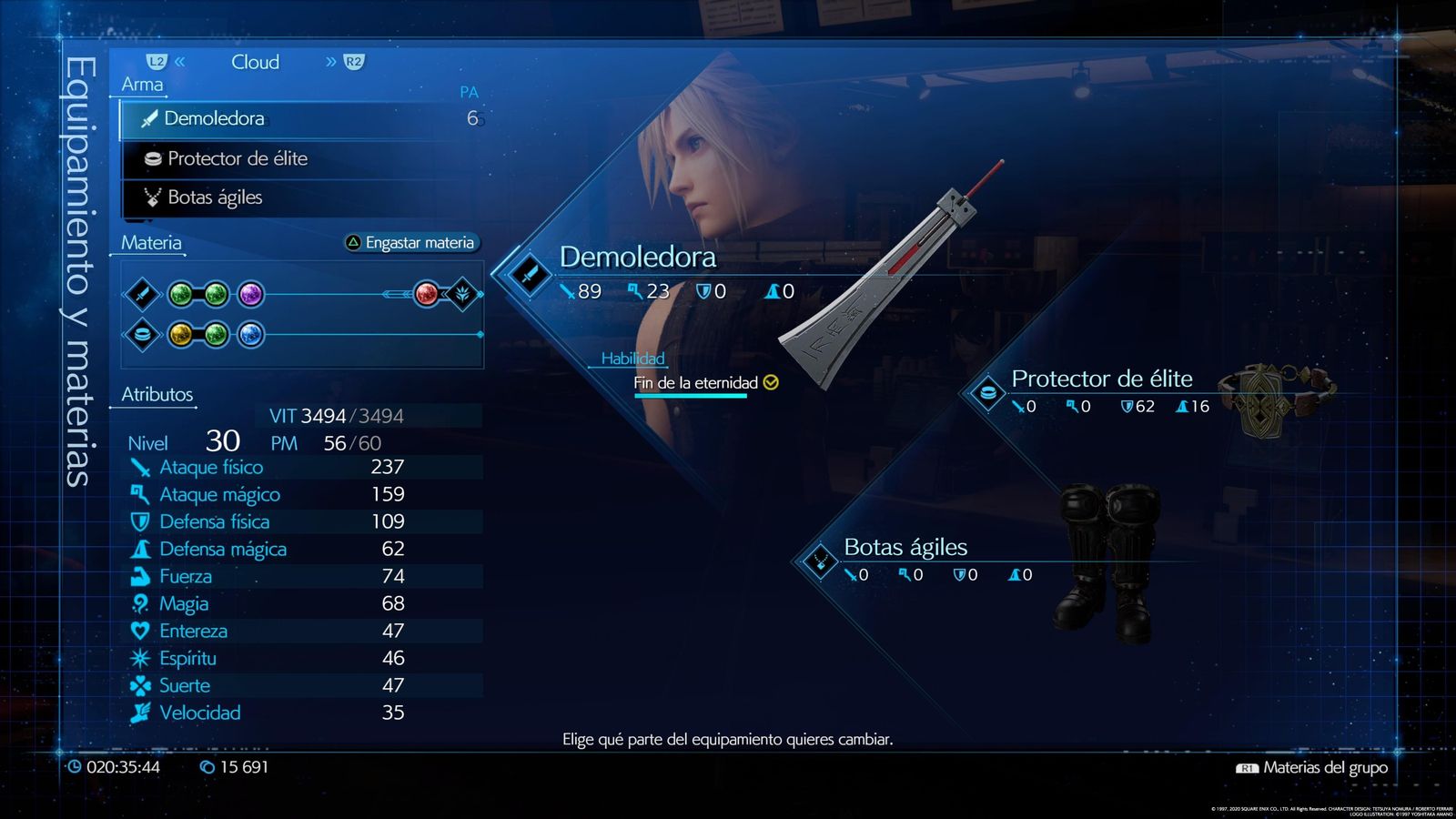Select the Demoledora weapon row

[300, 118]
